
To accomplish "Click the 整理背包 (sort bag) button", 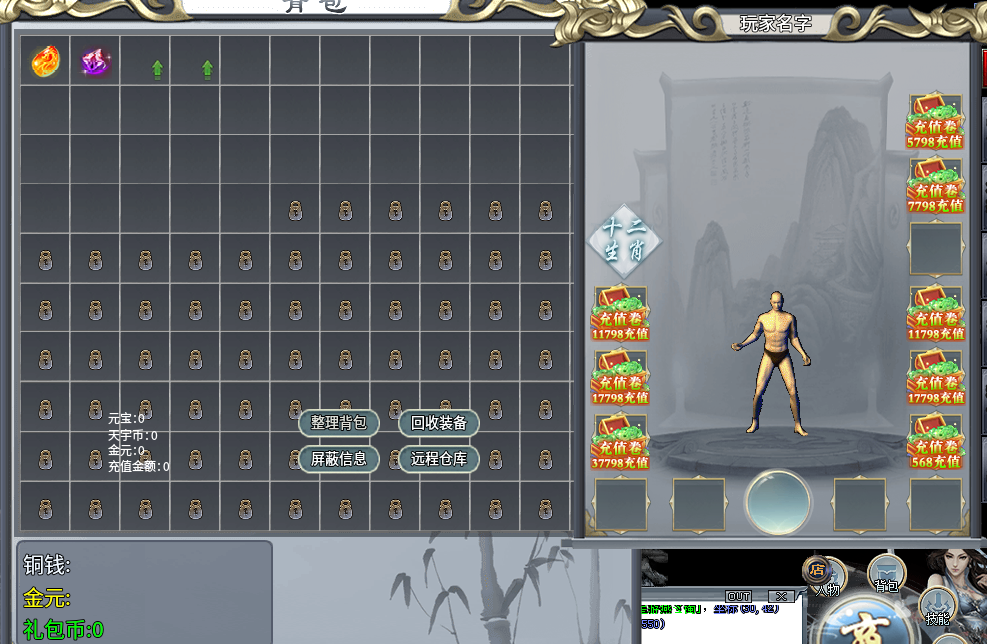I will 339,423.
